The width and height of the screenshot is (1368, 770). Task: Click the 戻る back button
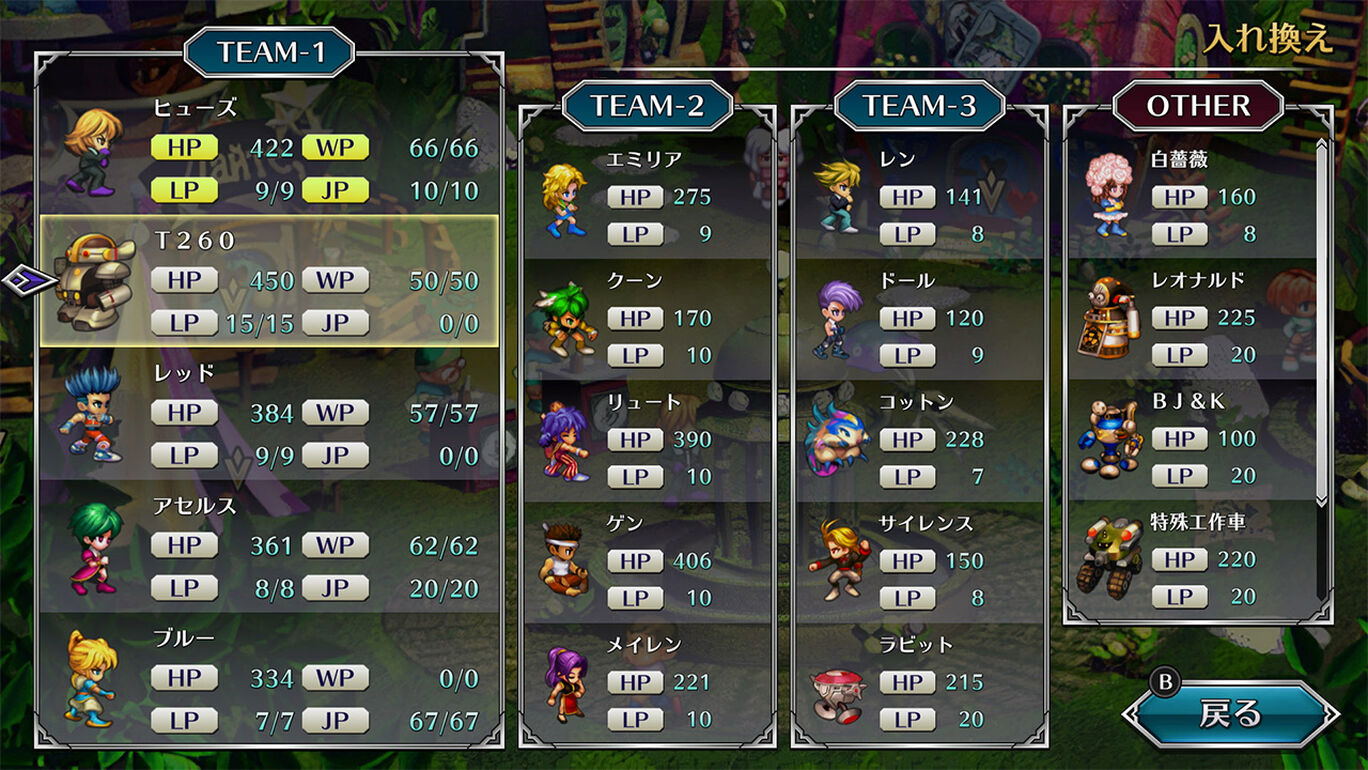click(1231, 714)
